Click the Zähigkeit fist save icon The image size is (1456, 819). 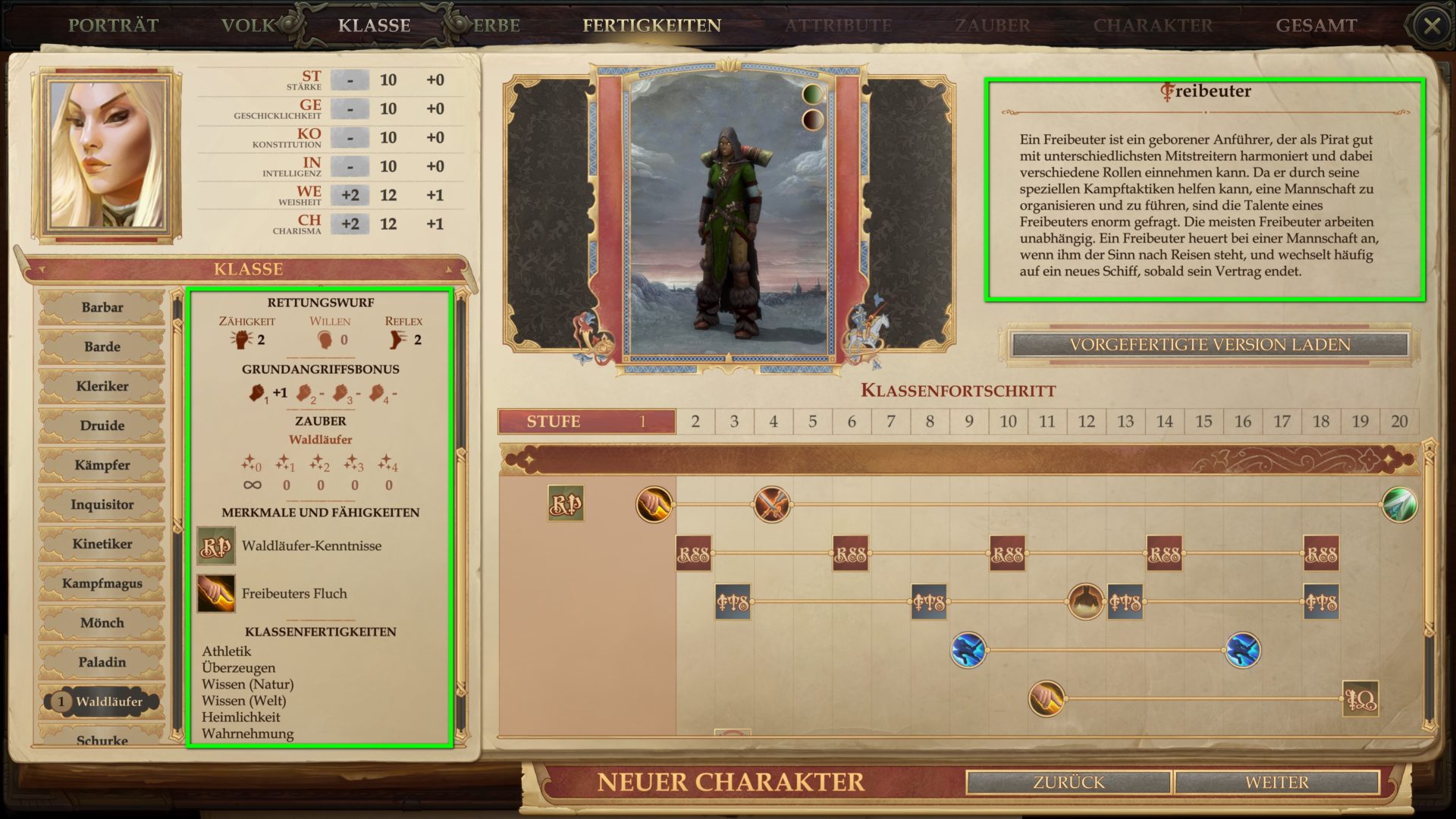pos(243,340)
